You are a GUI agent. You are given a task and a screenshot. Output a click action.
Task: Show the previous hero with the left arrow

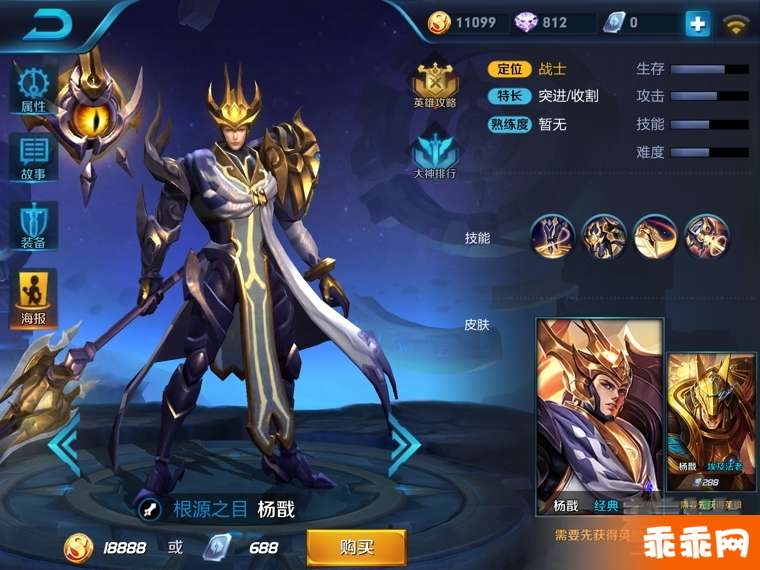click(64, 445)
